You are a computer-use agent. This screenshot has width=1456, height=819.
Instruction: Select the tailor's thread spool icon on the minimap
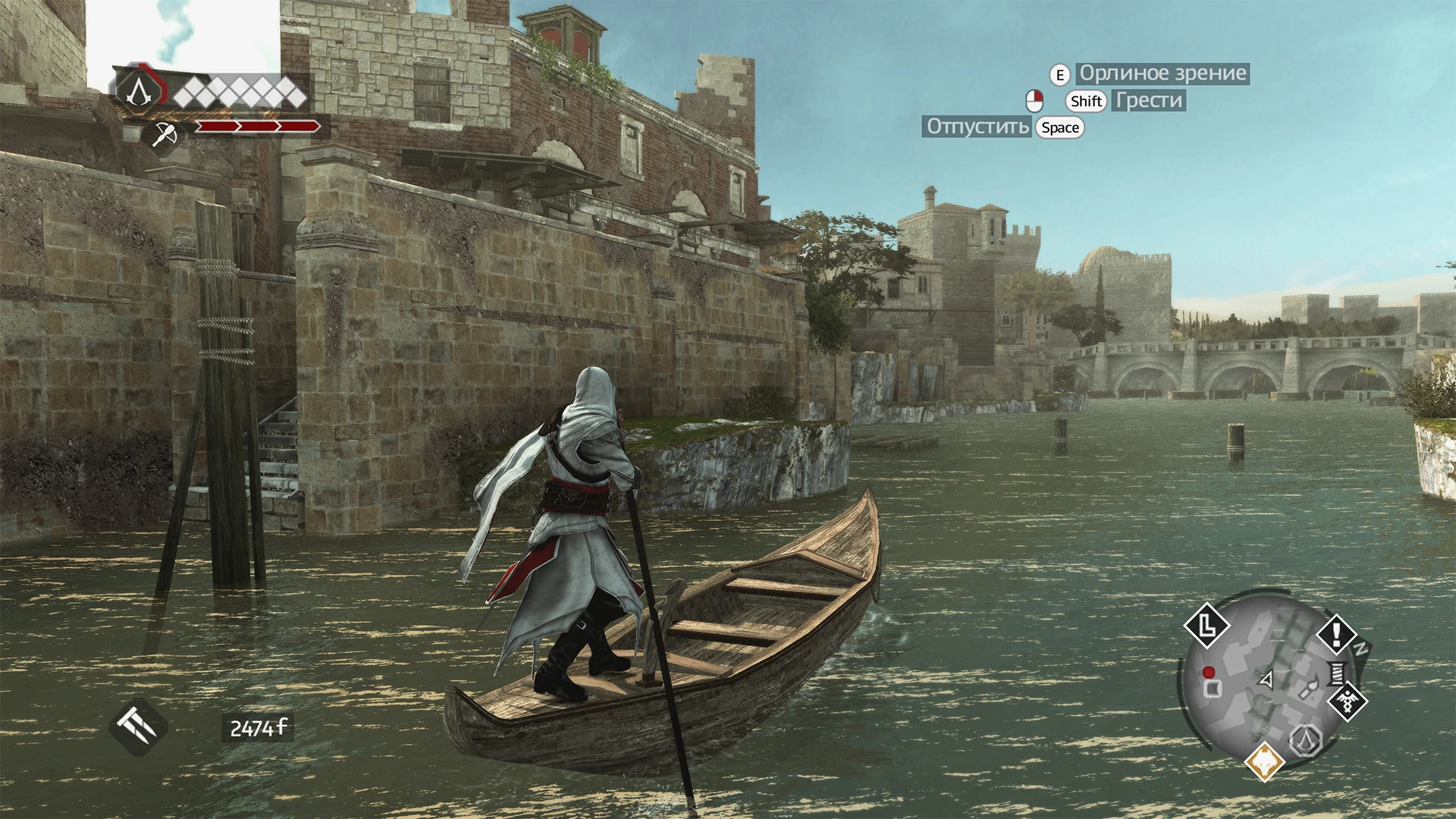coord(1336,673)
